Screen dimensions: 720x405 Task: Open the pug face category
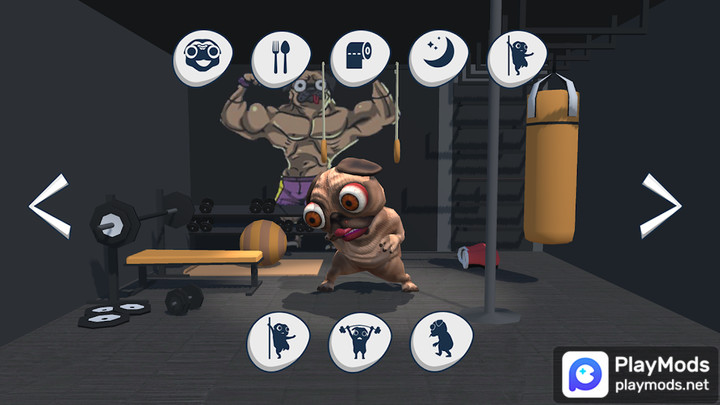coord(203,57)
